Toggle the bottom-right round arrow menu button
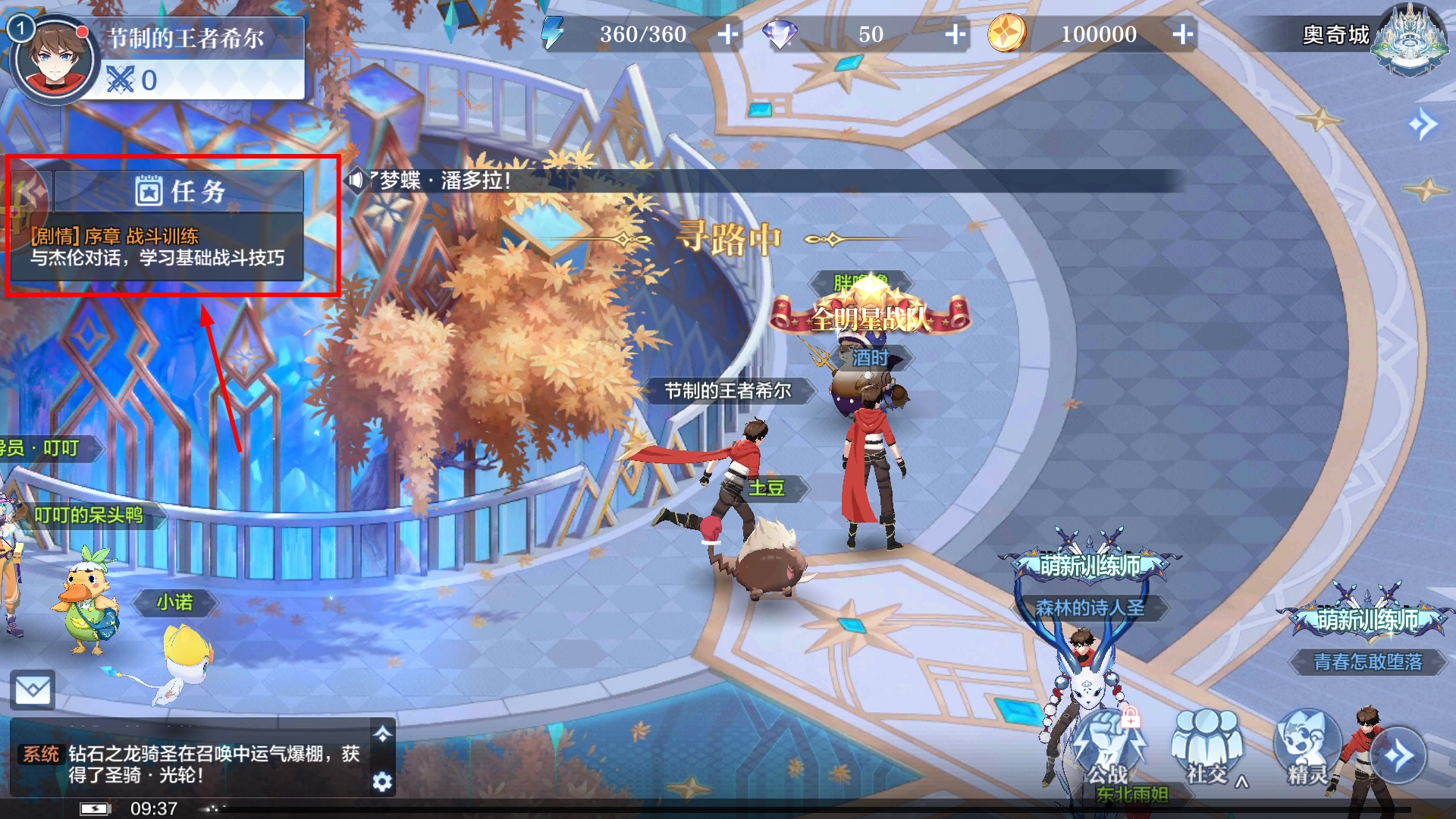The height and width of the screenshot is (819, 1456). pyautogui.click(x=1398, y=755)
